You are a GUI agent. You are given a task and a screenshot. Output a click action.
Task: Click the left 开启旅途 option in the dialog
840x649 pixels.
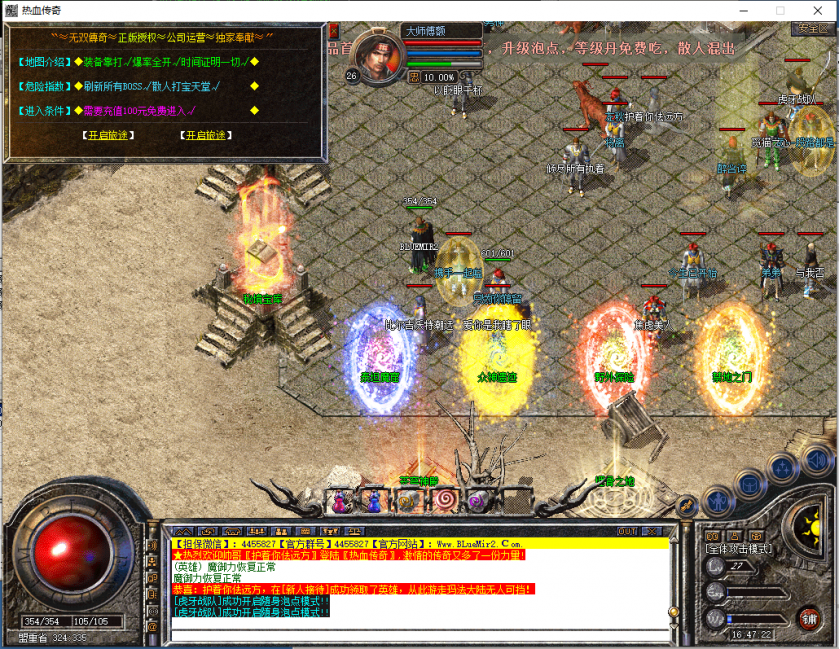[108, 135]
